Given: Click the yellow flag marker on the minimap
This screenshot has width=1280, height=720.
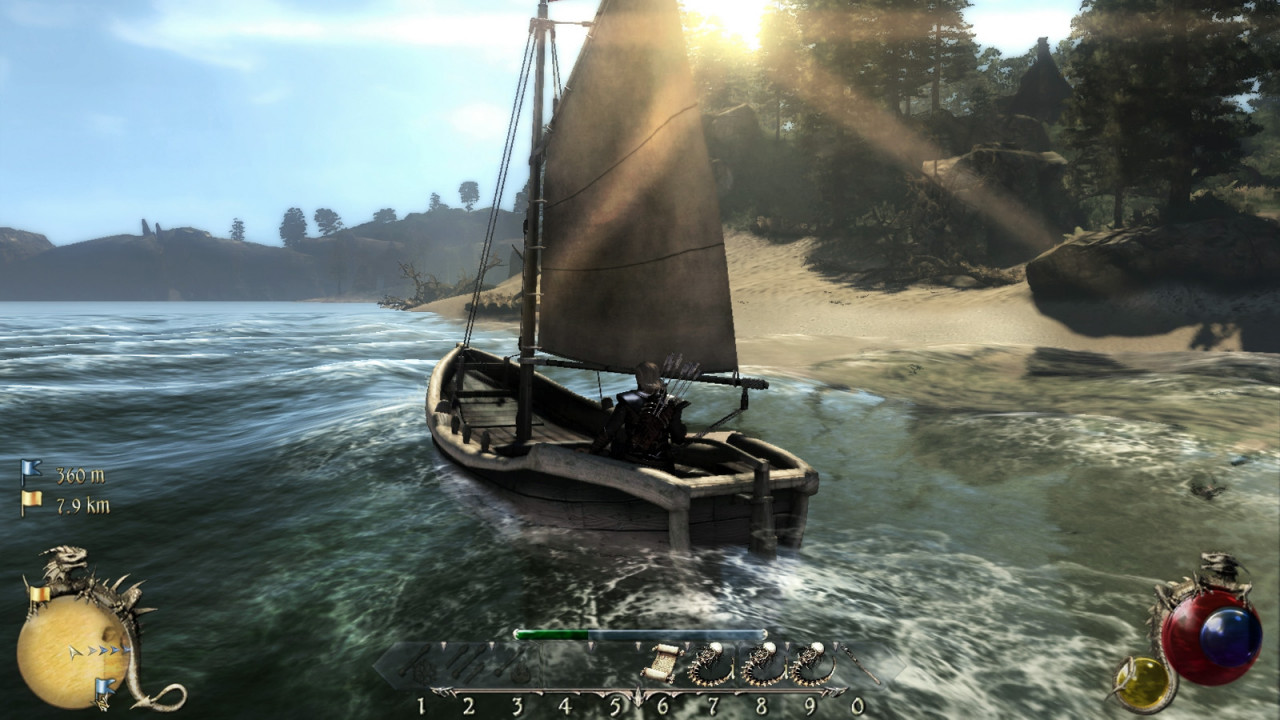Looking at the screenshot, I should [39, 596].
